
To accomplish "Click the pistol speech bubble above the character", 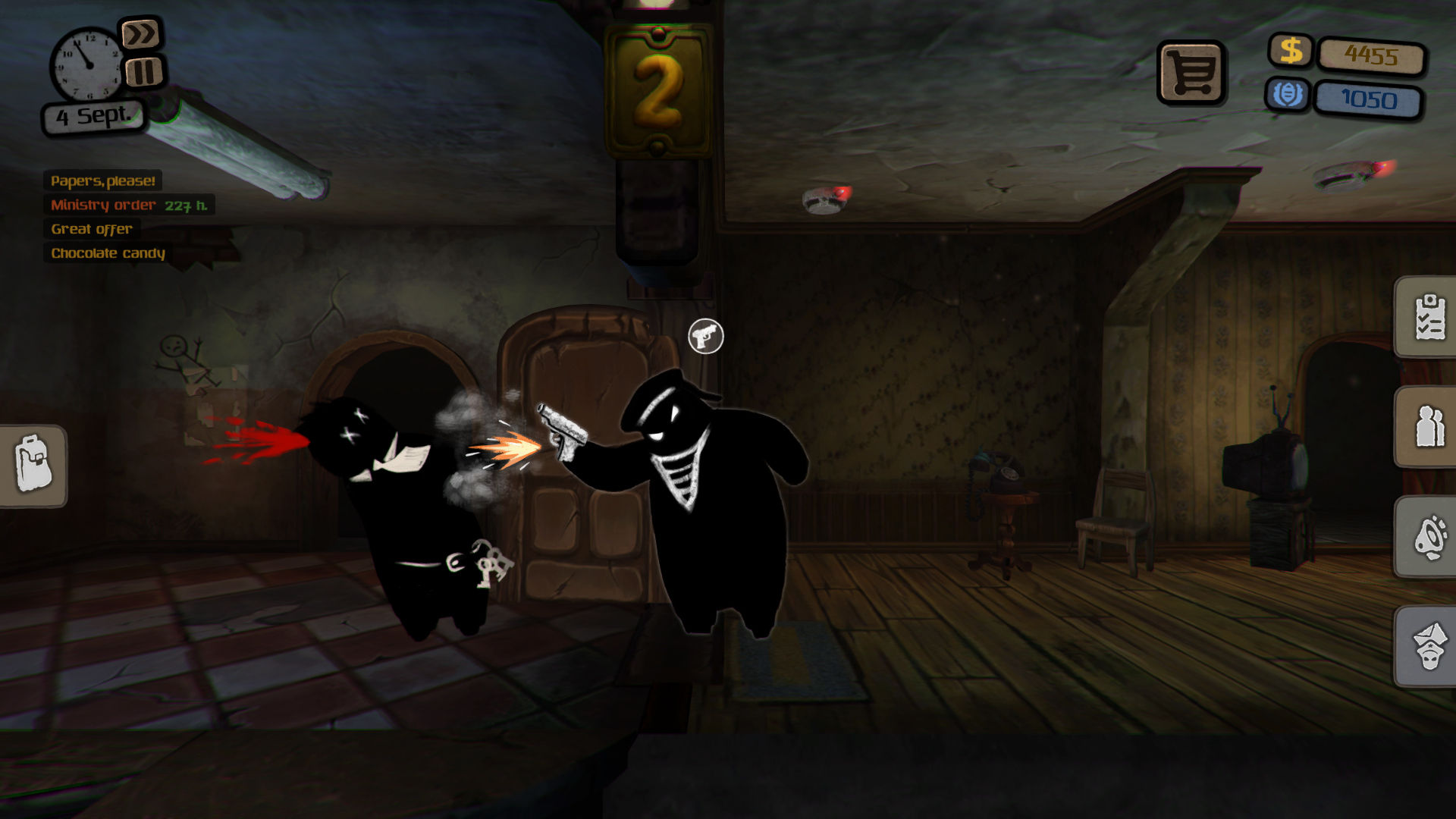I will coord(706,334).
